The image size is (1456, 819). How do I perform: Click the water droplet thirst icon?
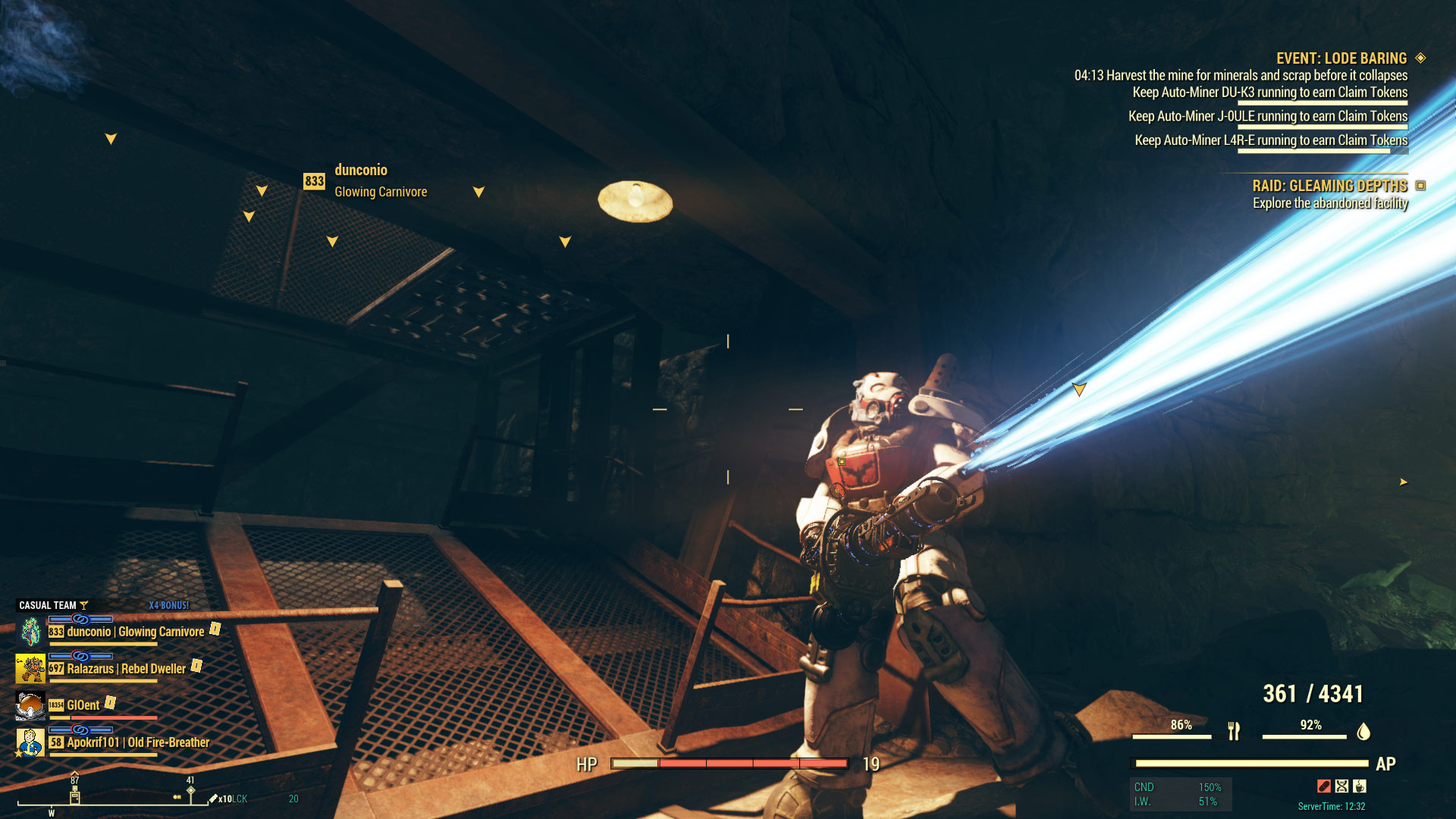(x=1363, y=731)
